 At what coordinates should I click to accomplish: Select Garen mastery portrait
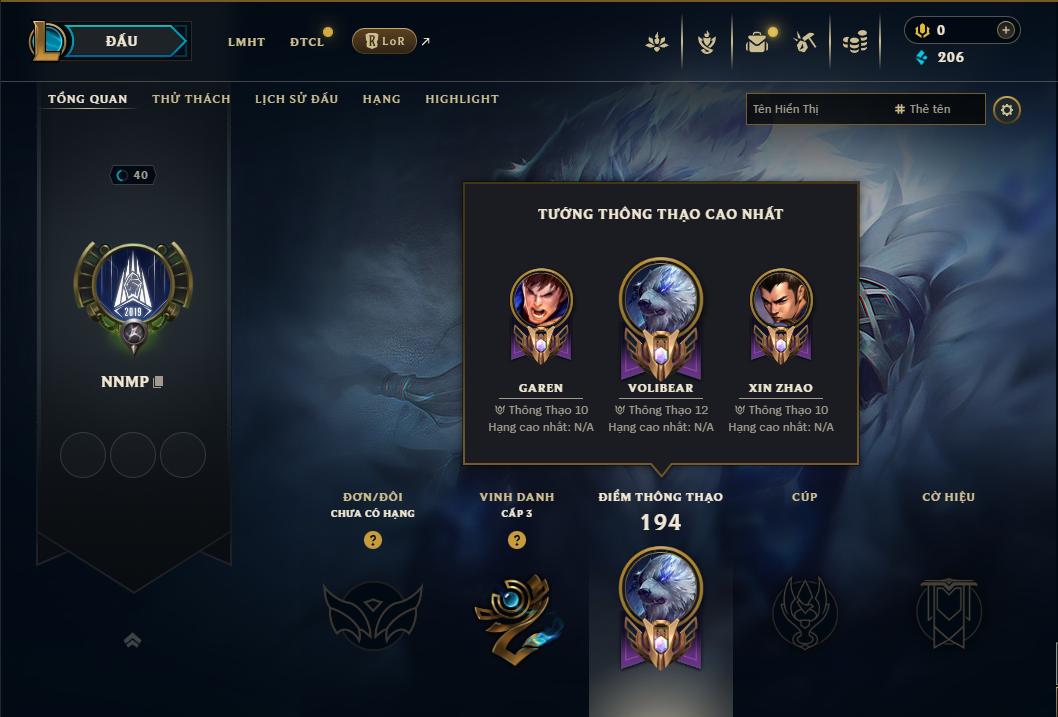click(541, 300)
